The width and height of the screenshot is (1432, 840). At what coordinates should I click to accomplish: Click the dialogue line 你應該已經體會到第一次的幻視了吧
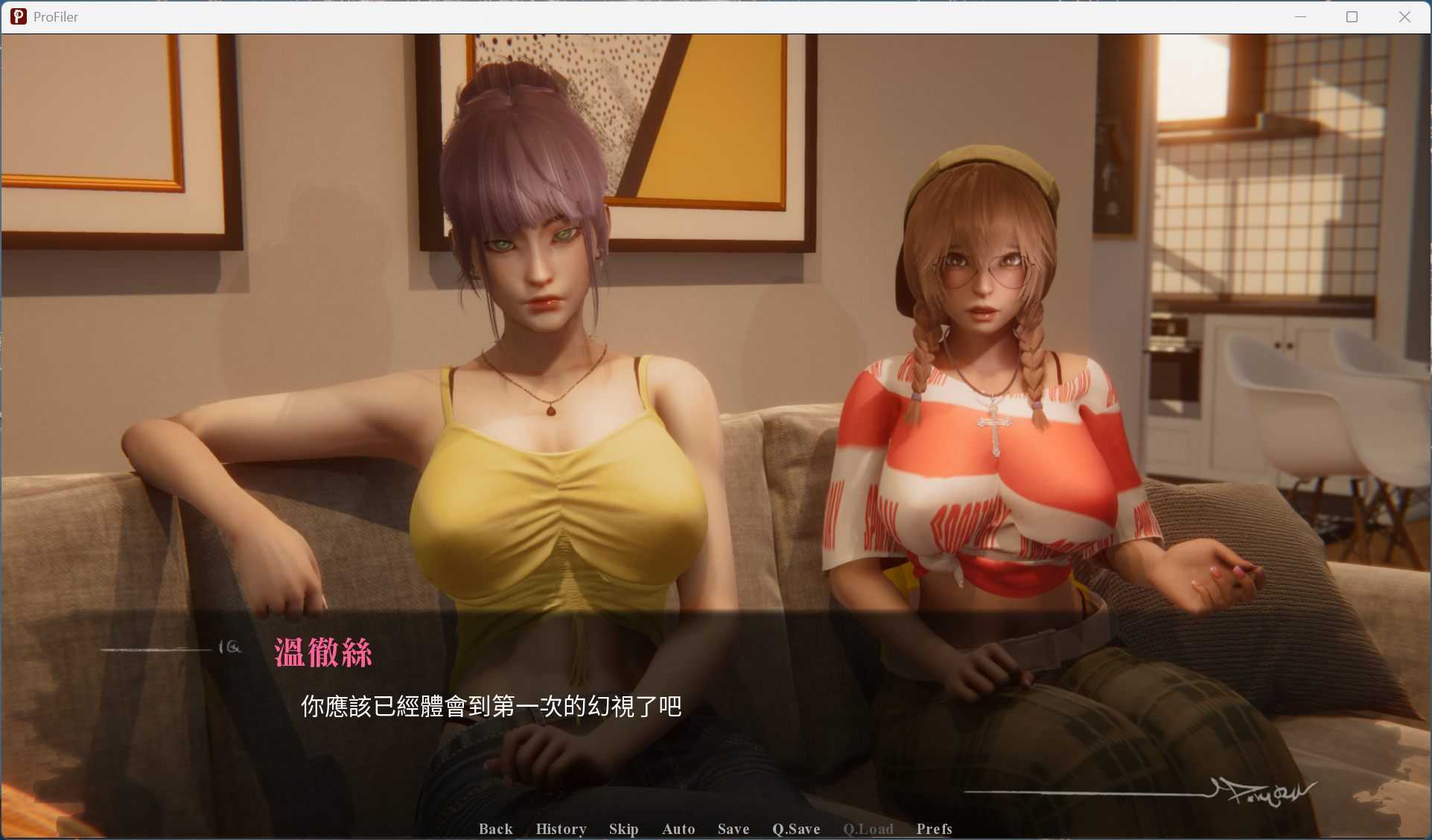491,707
